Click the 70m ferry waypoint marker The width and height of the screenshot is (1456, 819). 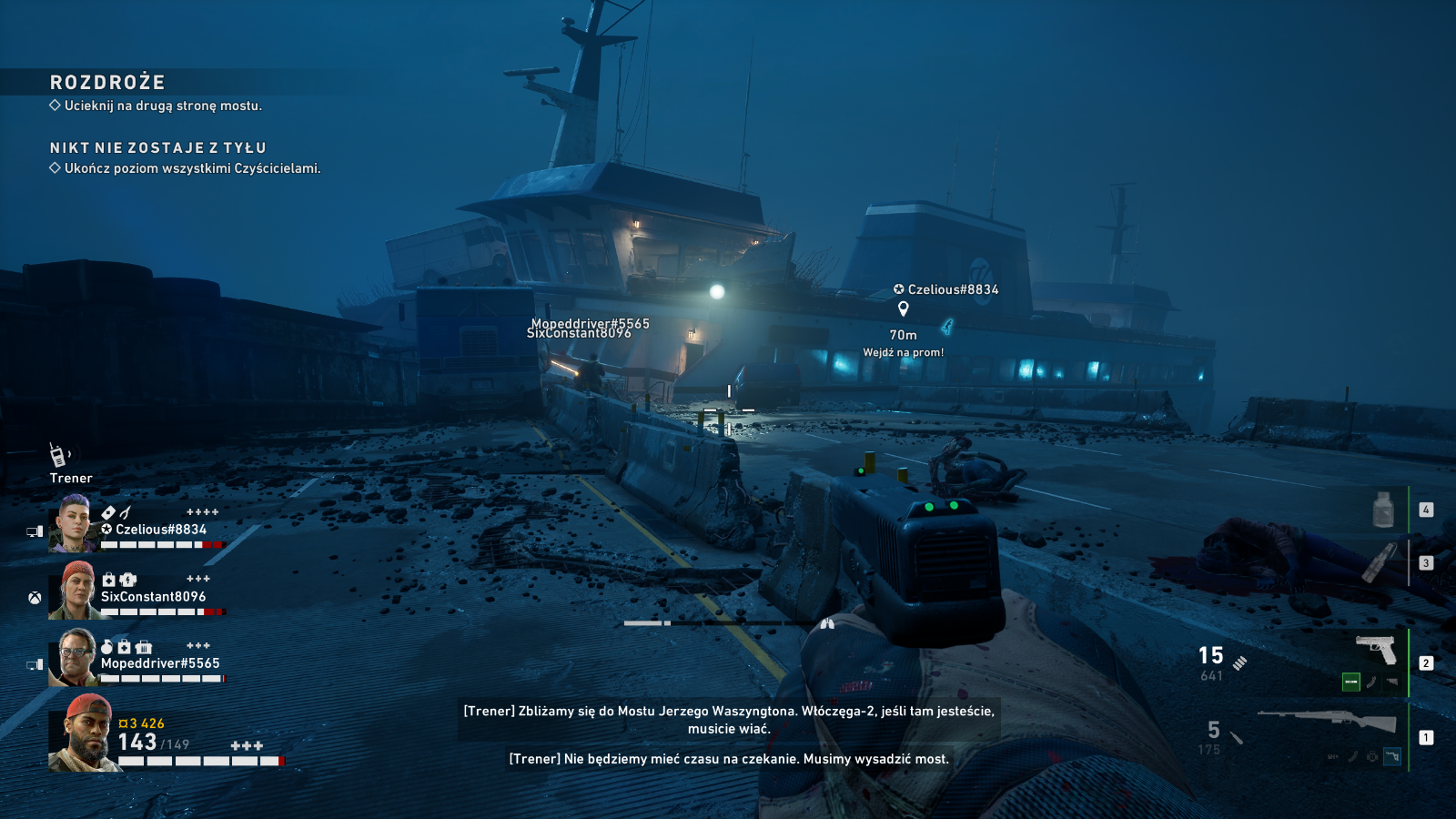coord(903,309)
